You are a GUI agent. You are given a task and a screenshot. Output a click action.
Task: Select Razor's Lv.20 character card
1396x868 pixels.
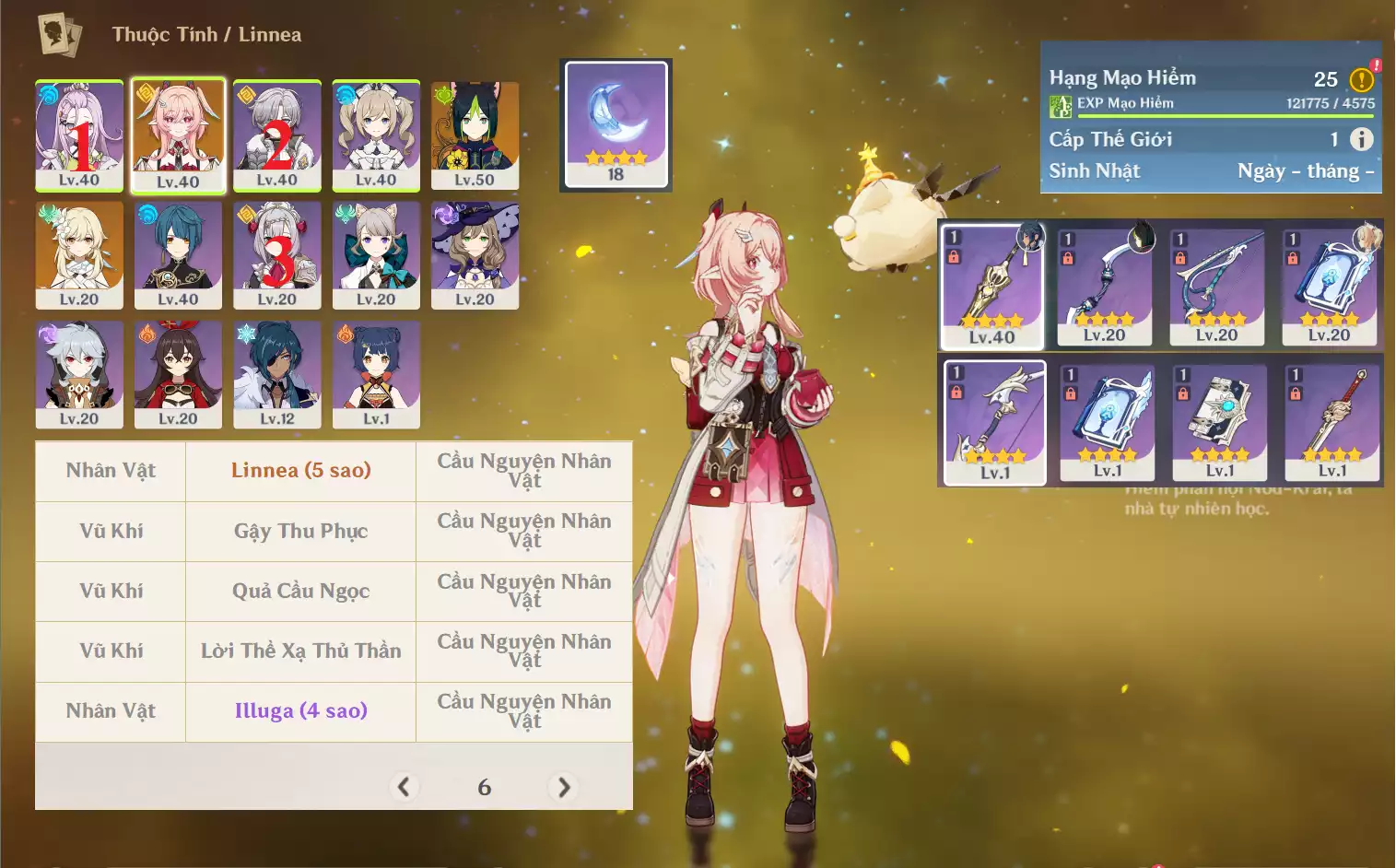(79, 373)
